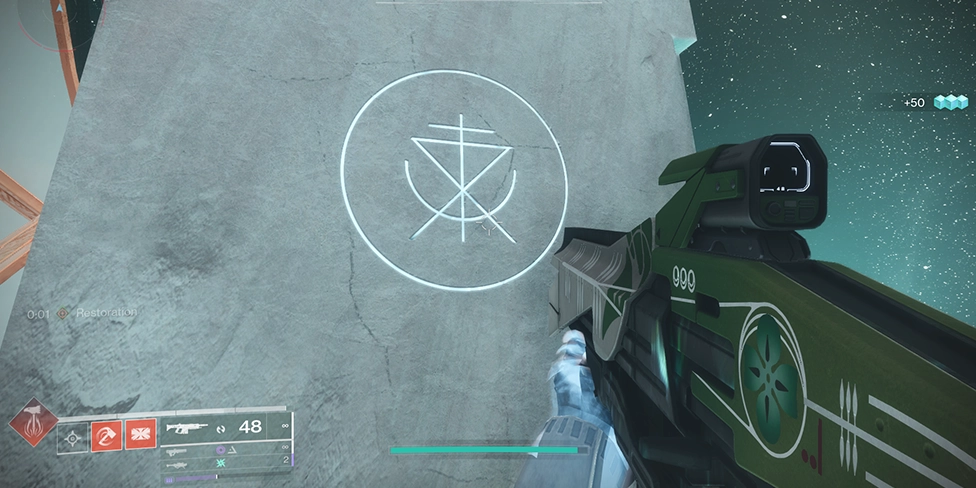Switch to the heavy weapon slot
Viewport: 976px width, 488px height.
[175, 465]
